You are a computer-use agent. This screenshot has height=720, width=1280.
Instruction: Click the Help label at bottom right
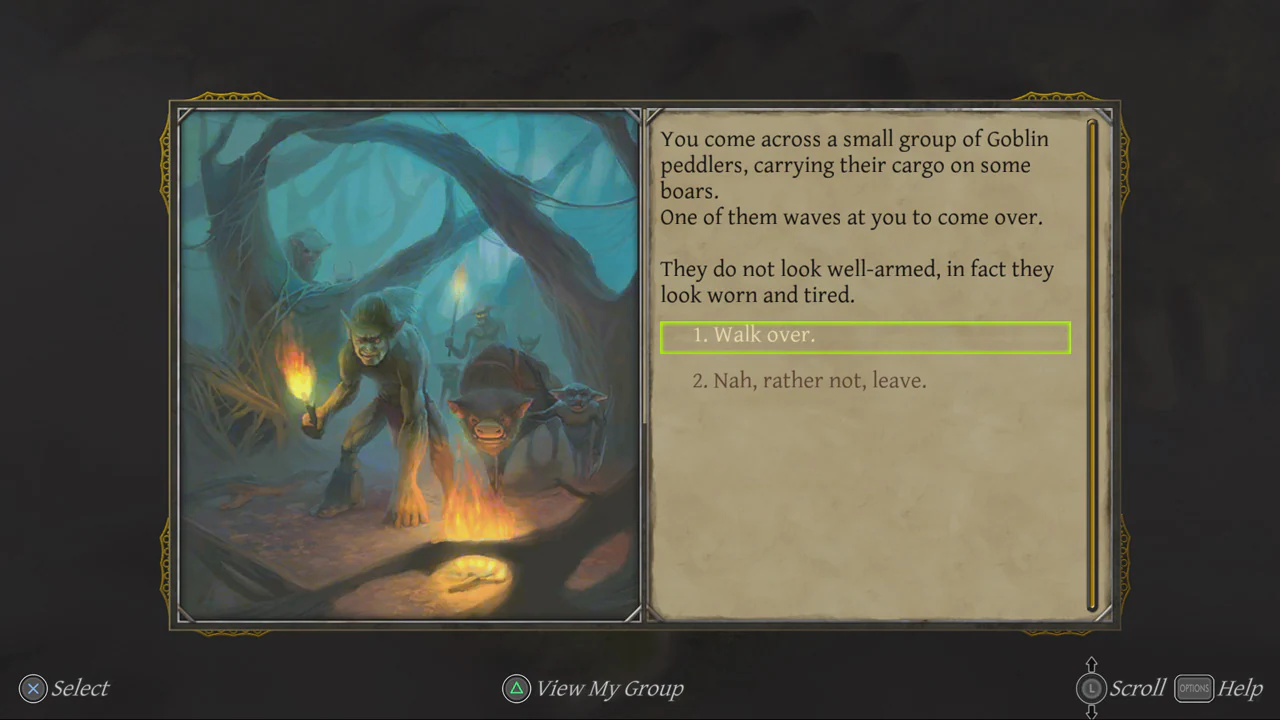click(1240, 688)
